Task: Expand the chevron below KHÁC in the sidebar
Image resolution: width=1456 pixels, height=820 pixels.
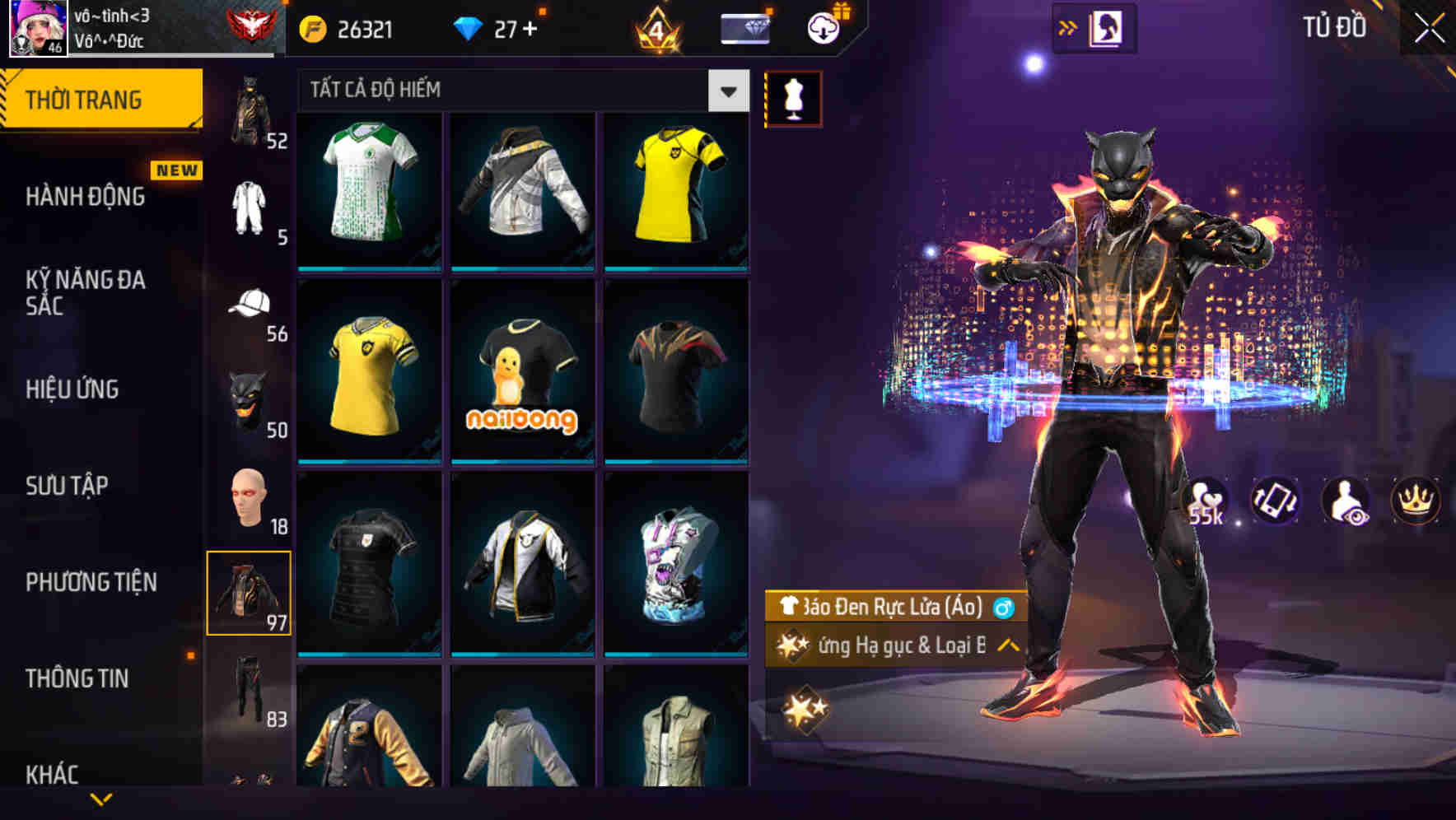Action: [100, 799]
